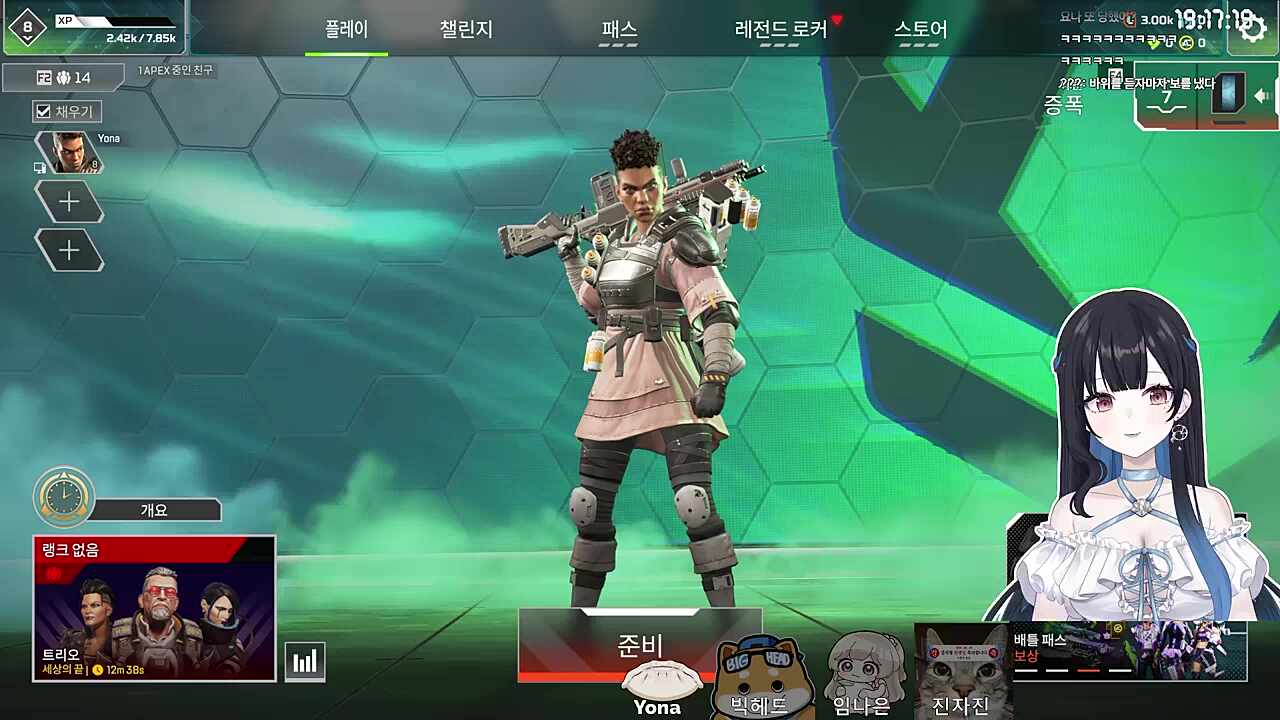Click the Legend Tokens counter icon
This screenshot has height=720, width=1280.
[1128, 20]
